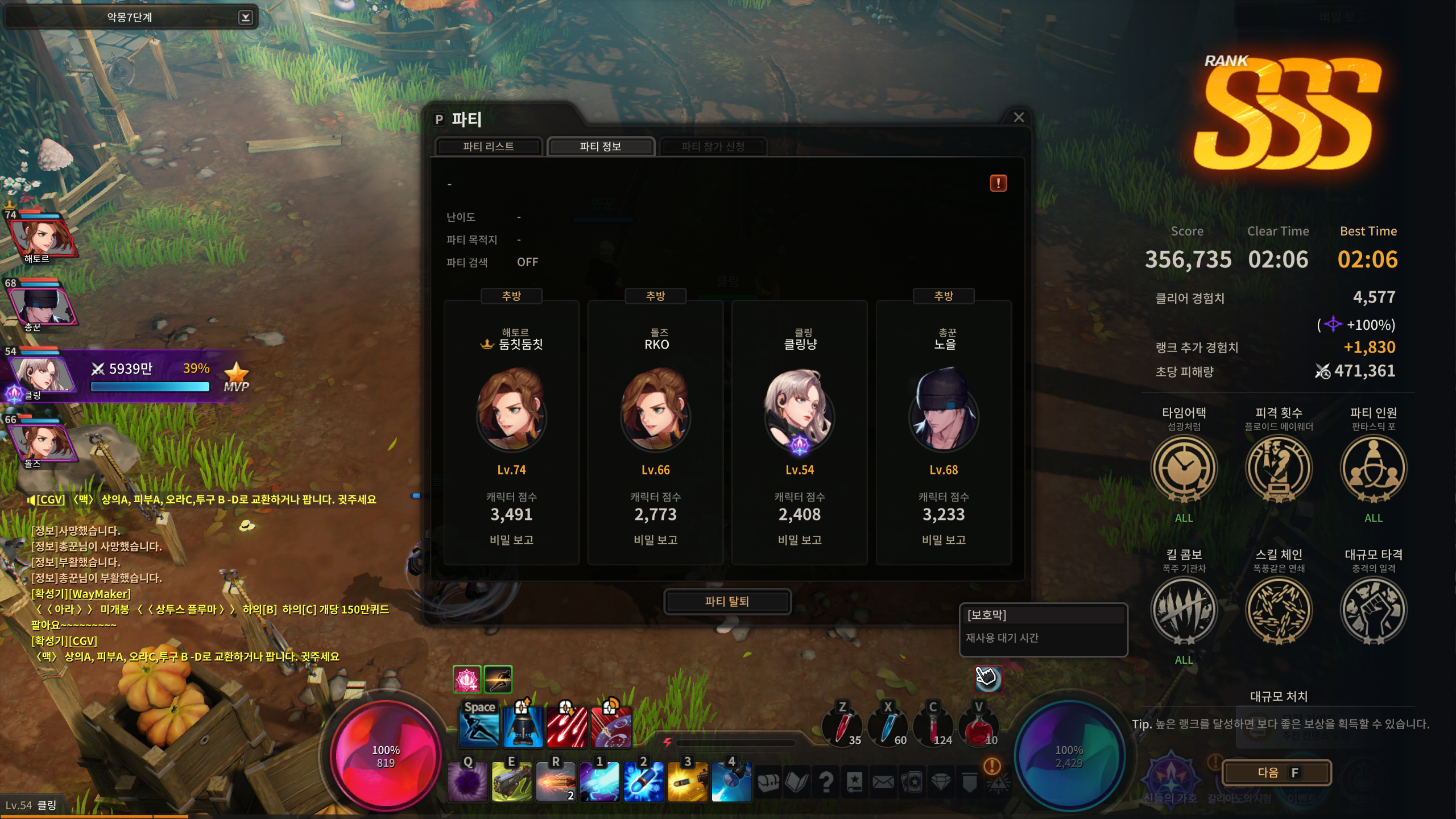Click the orange exclamation icon in party info
This screenshot has height=819, width=1456.
998,183
